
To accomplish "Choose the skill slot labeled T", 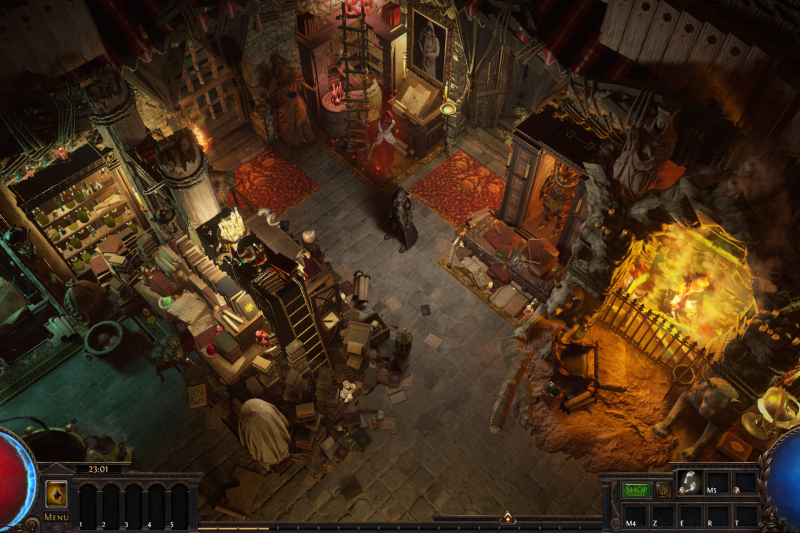I will pos(744,515).
